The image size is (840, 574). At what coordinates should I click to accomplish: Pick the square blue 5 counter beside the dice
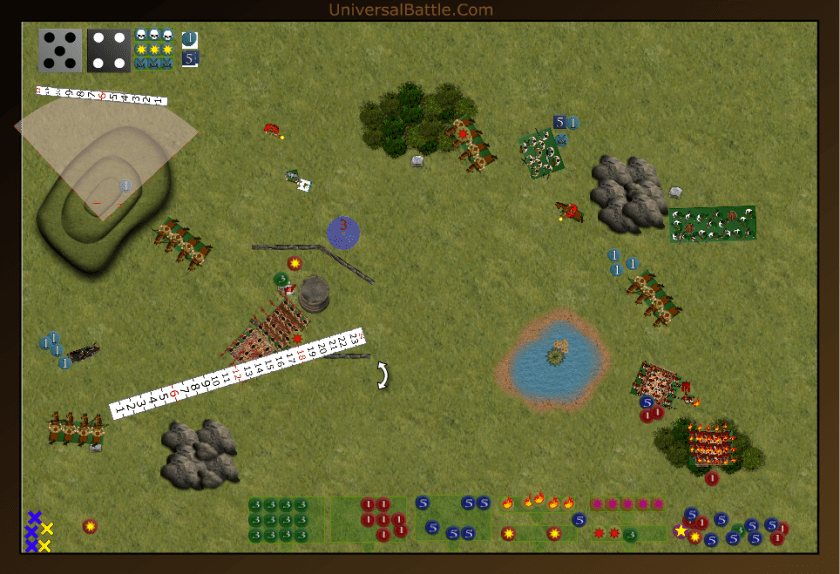(x=190, y=58)
